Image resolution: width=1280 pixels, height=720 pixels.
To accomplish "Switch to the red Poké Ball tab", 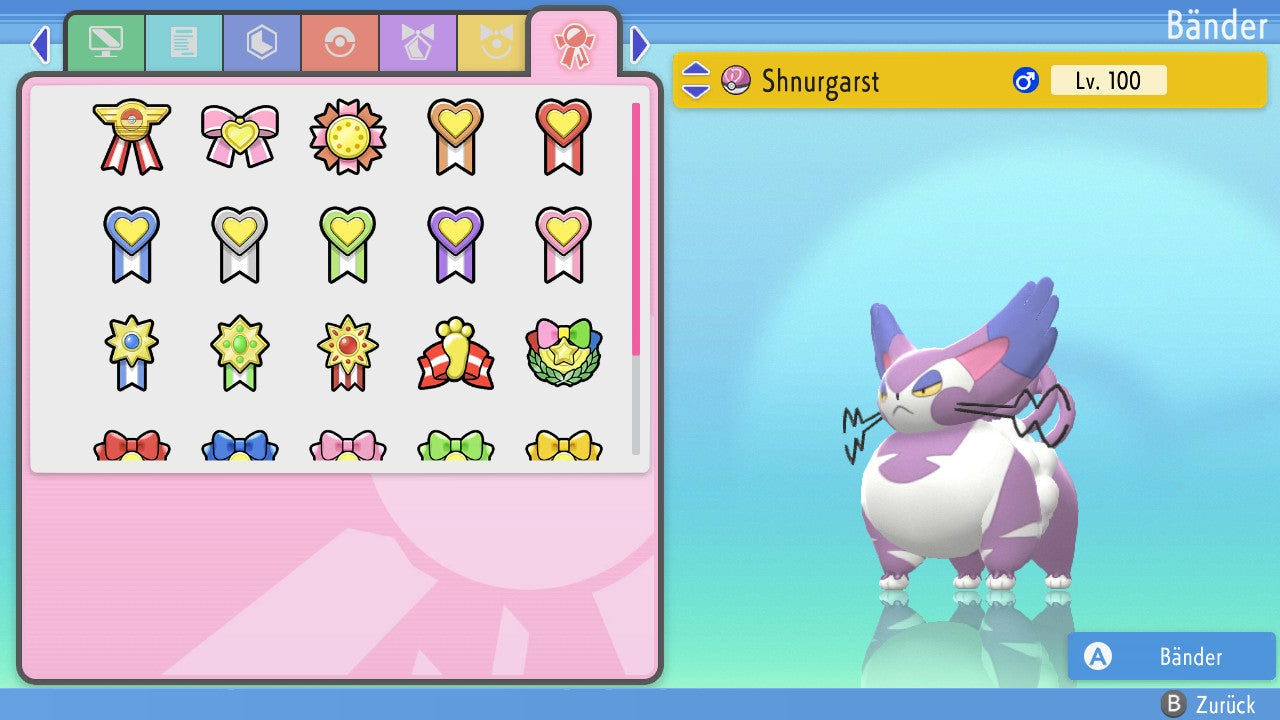I will point(340,43).
